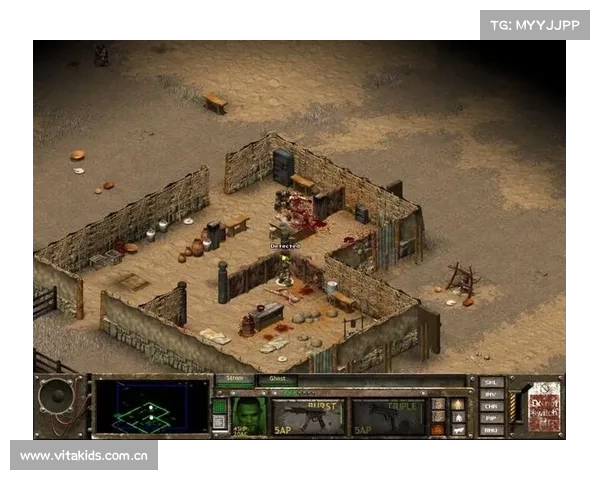Open the MNU game menu
600x480 pixels.
coord(490,430)
